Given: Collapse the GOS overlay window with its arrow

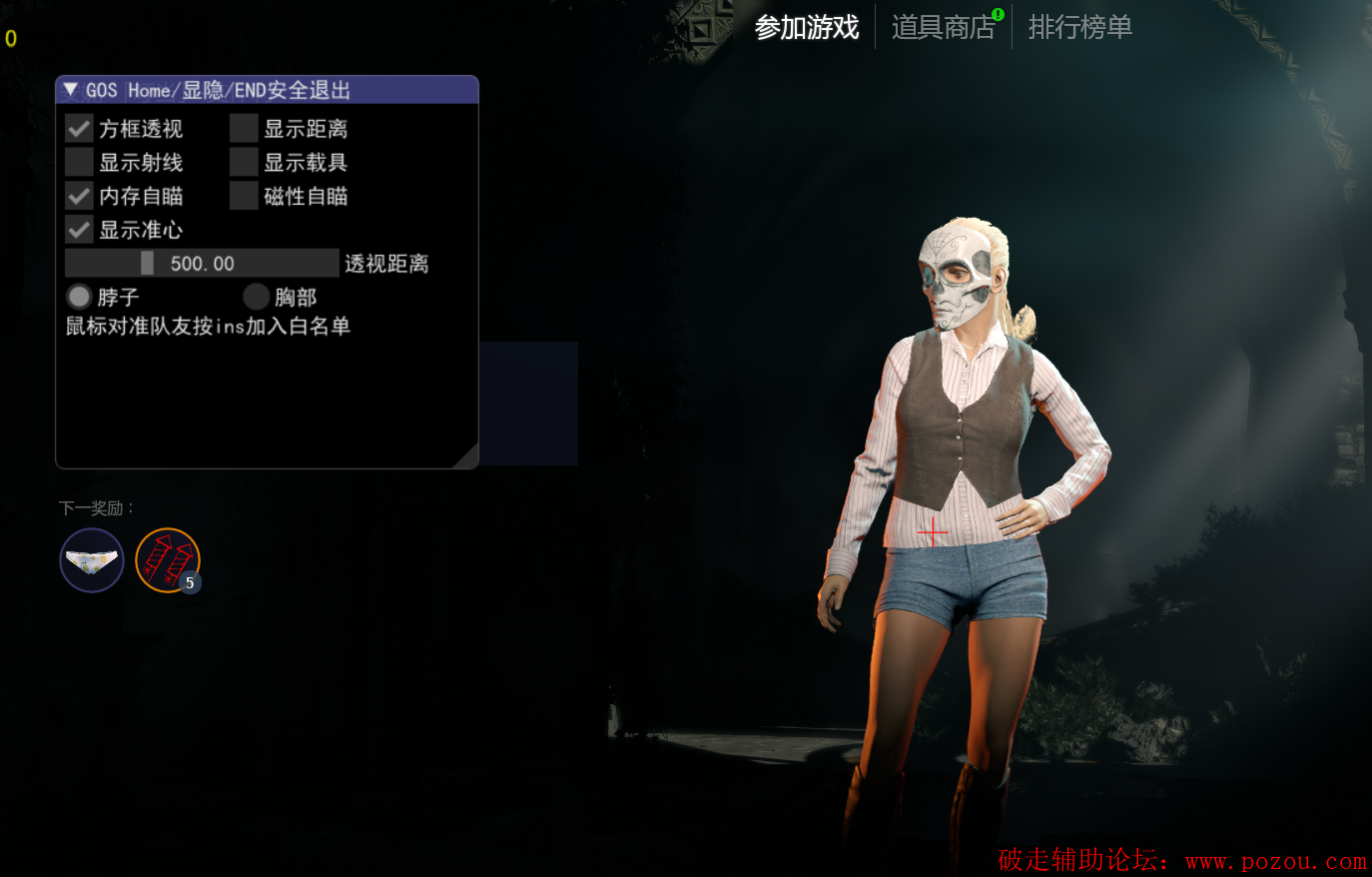Looking at the screenshot, I should point(70,90).
